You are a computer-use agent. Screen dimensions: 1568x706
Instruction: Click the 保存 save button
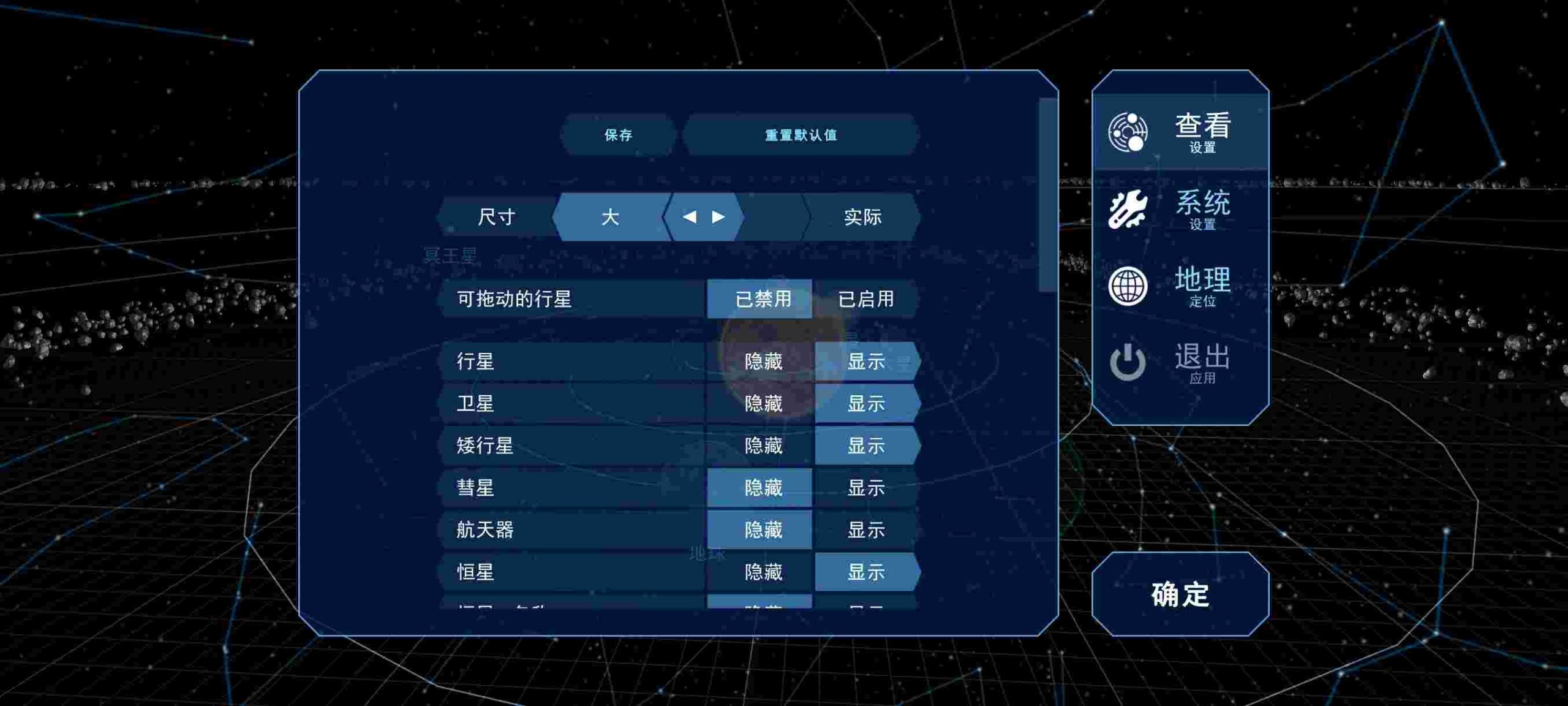coord(618,135)
